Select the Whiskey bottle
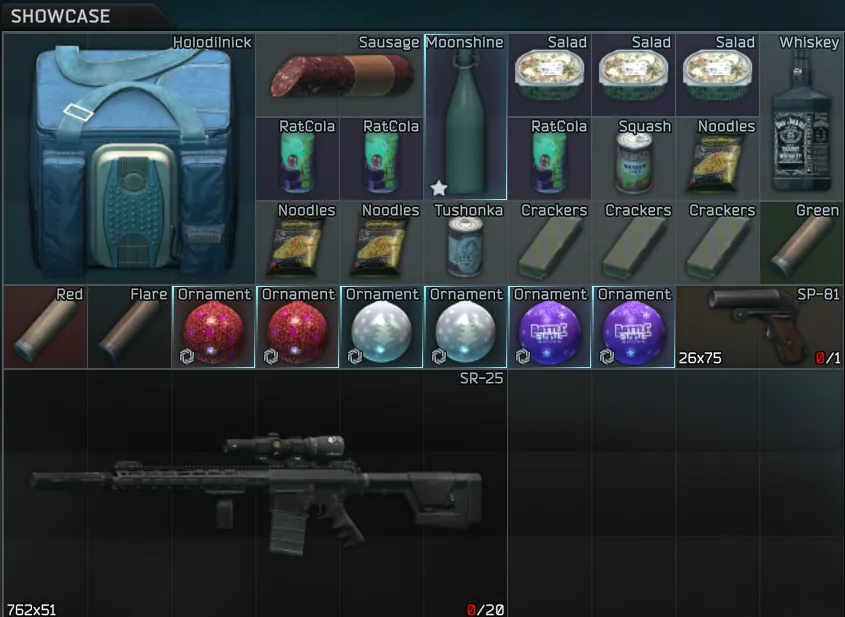The width and height of the screenshot is (845, 617). tap(801, 118)
